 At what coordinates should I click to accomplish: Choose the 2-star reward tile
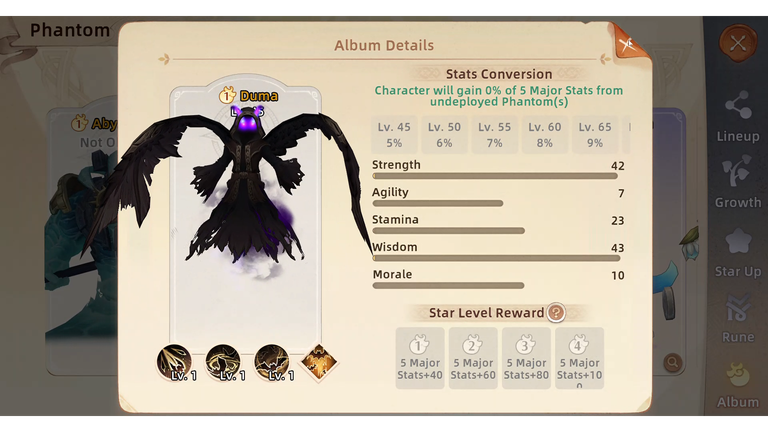pos(473,358)
